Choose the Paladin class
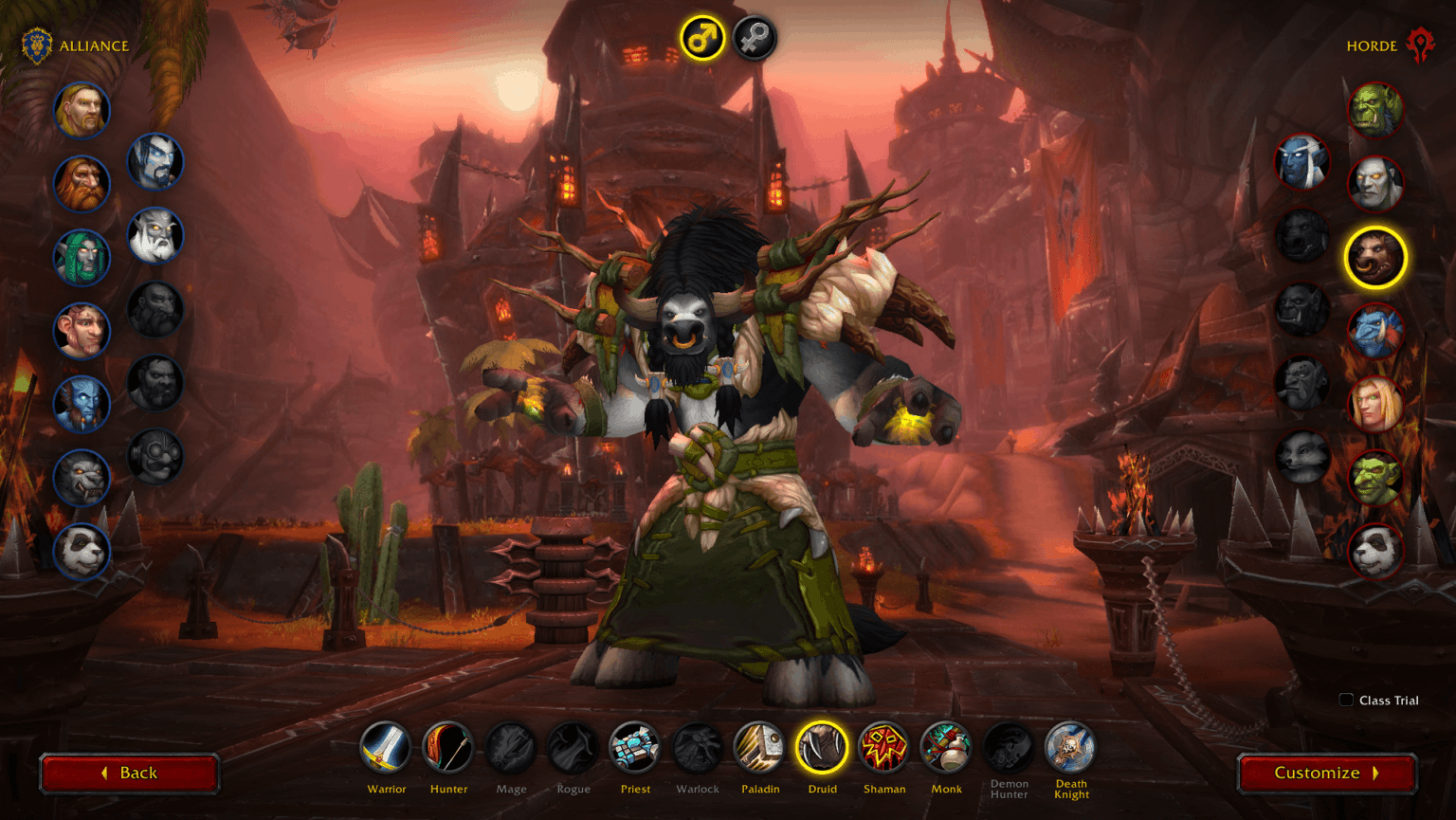 tap(761, 749)
